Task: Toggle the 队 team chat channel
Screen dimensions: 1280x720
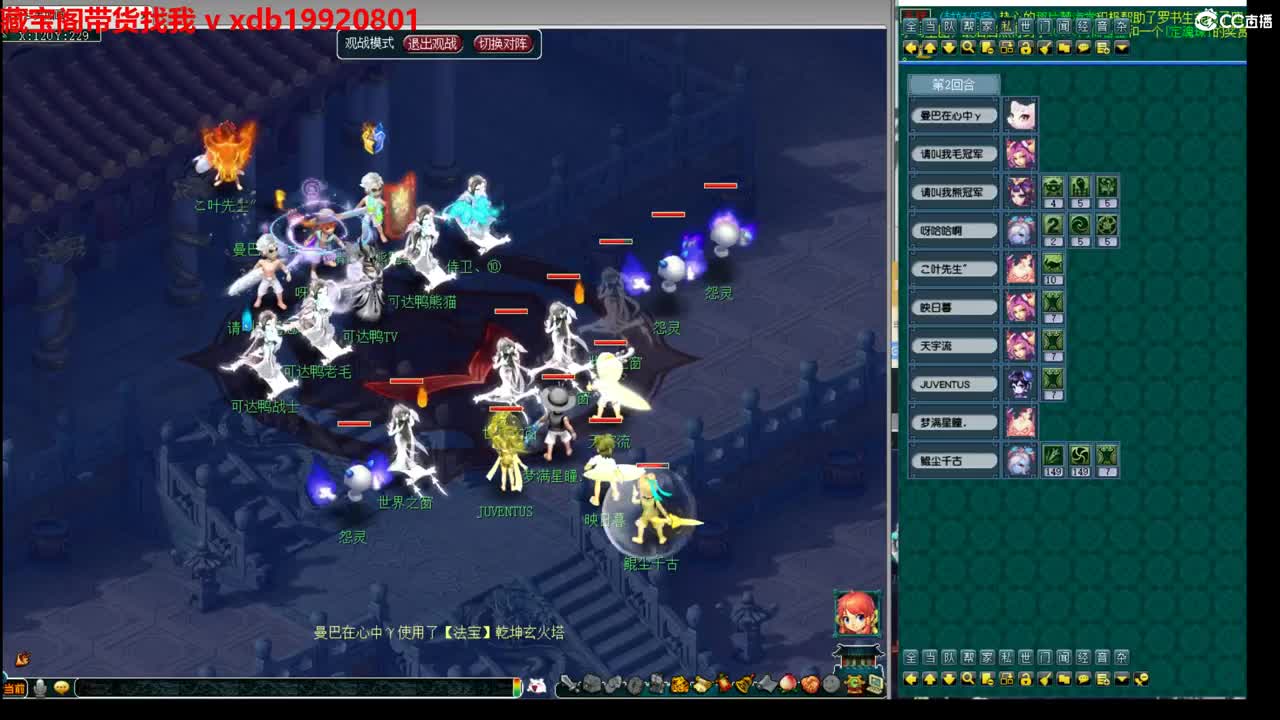Action: [x=950, y=657]
